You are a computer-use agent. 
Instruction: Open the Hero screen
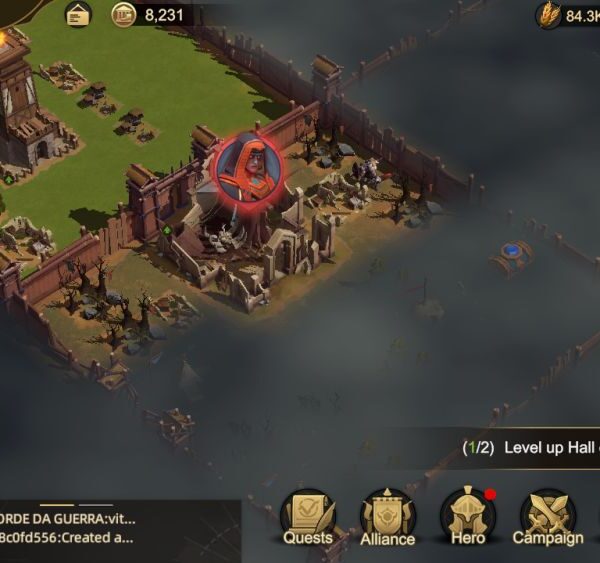coord(467,517)
